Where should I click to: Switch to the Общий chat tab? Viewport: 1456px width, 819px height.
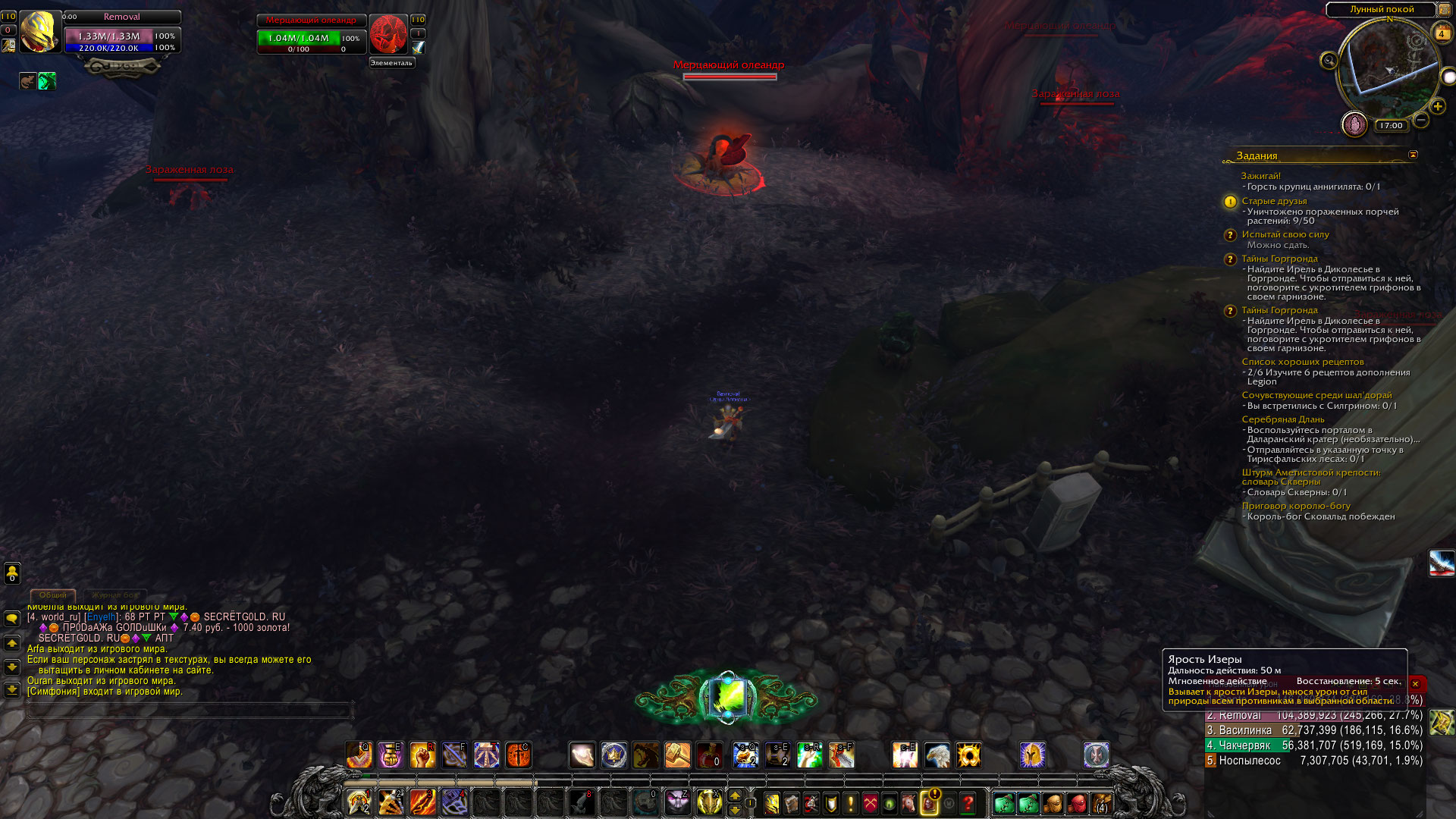(53, 595)
